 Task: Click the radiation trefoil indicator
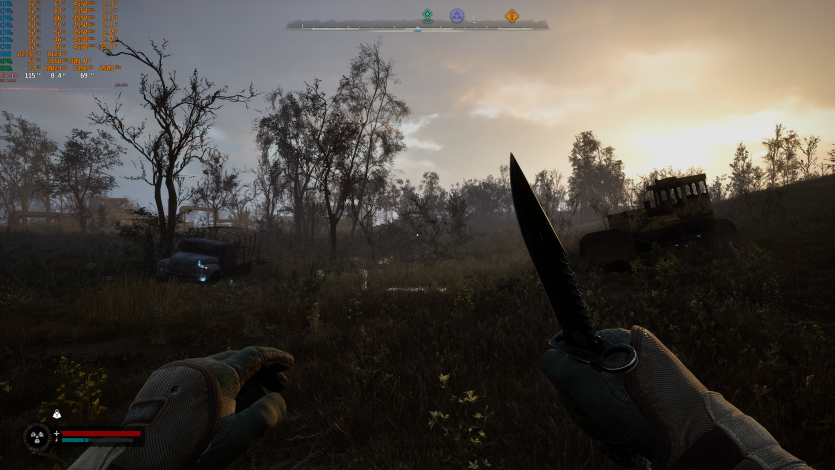click(38, 436)
